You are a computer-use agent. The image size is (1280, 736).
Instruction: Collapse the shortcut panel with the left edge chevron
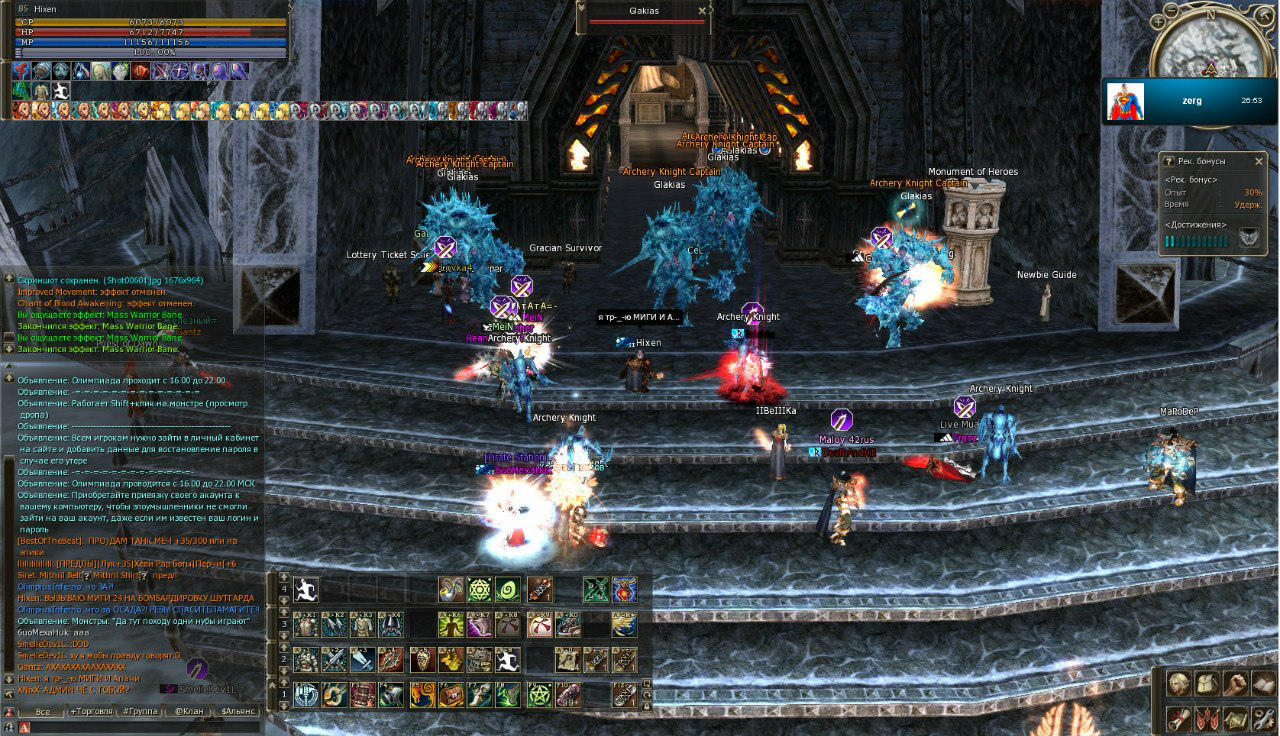point(272,683)
